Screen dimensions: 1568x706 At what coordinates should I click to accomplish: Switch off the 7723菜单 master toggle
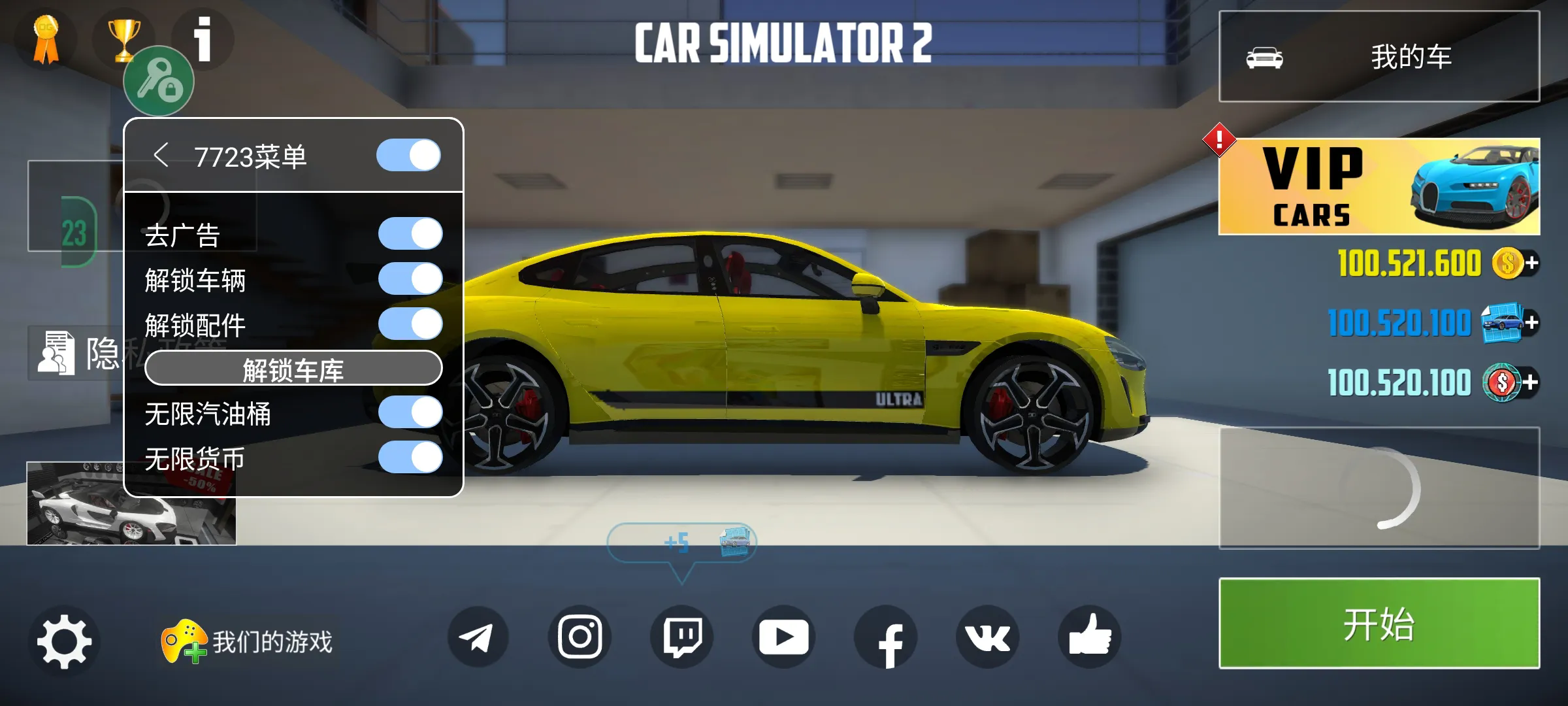point(408,156)
